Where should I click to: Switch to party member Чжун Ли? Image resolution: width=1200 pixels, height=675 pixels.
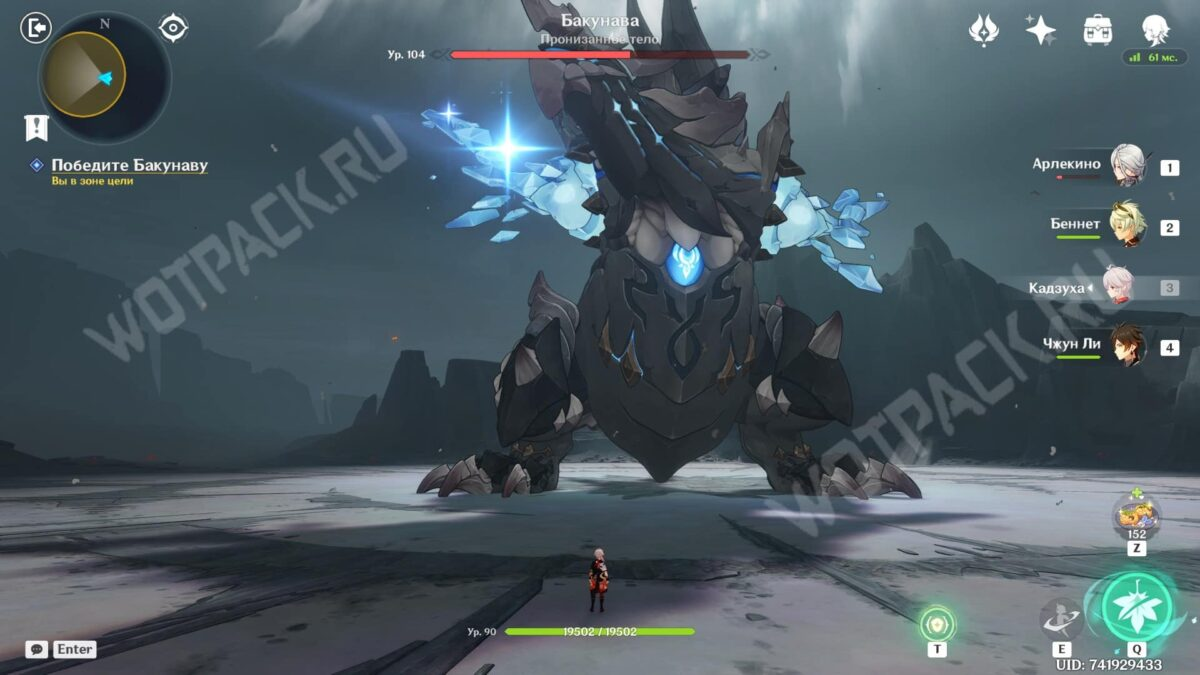1126,346
